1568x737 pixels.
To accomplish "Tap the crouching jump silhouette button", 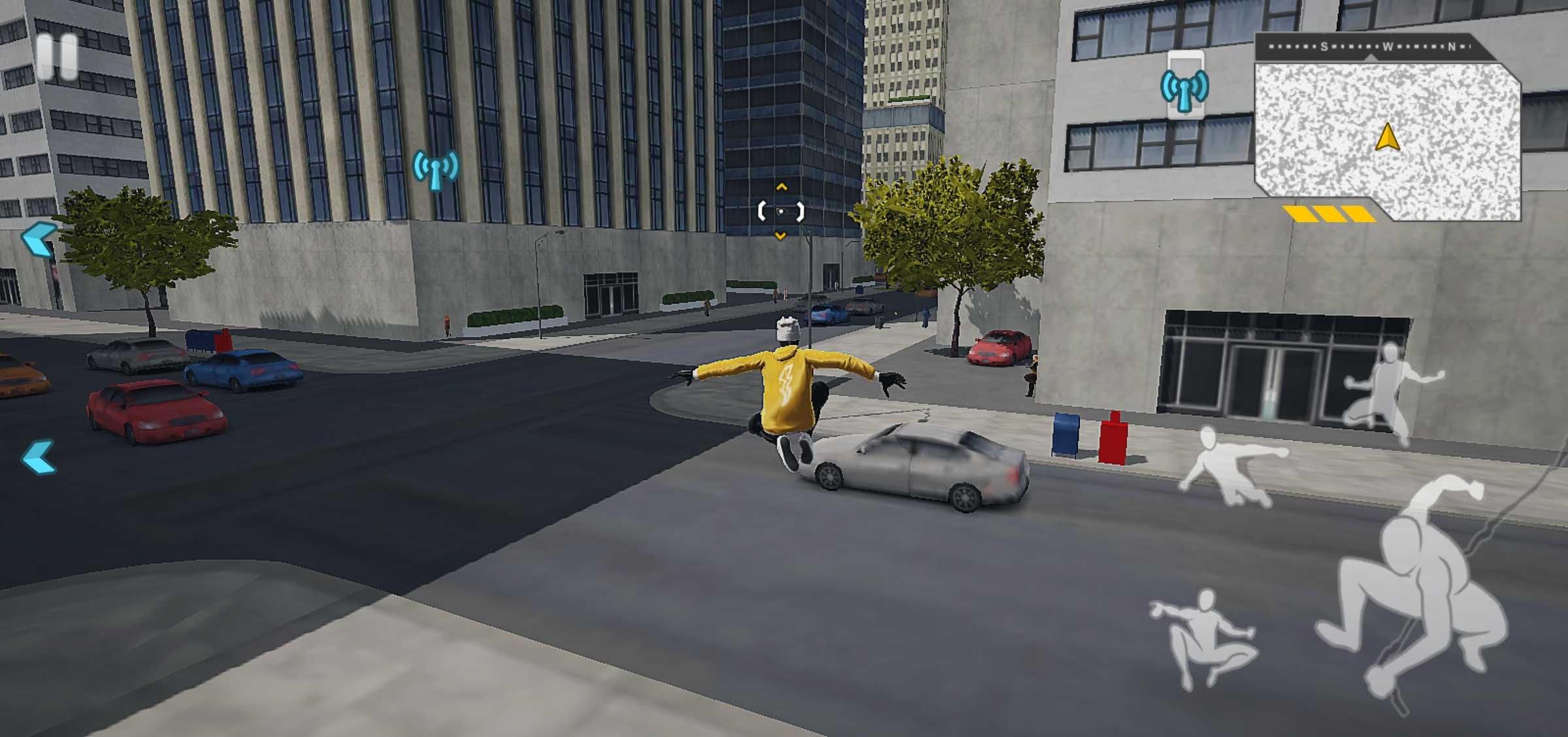I will 1204,637.
